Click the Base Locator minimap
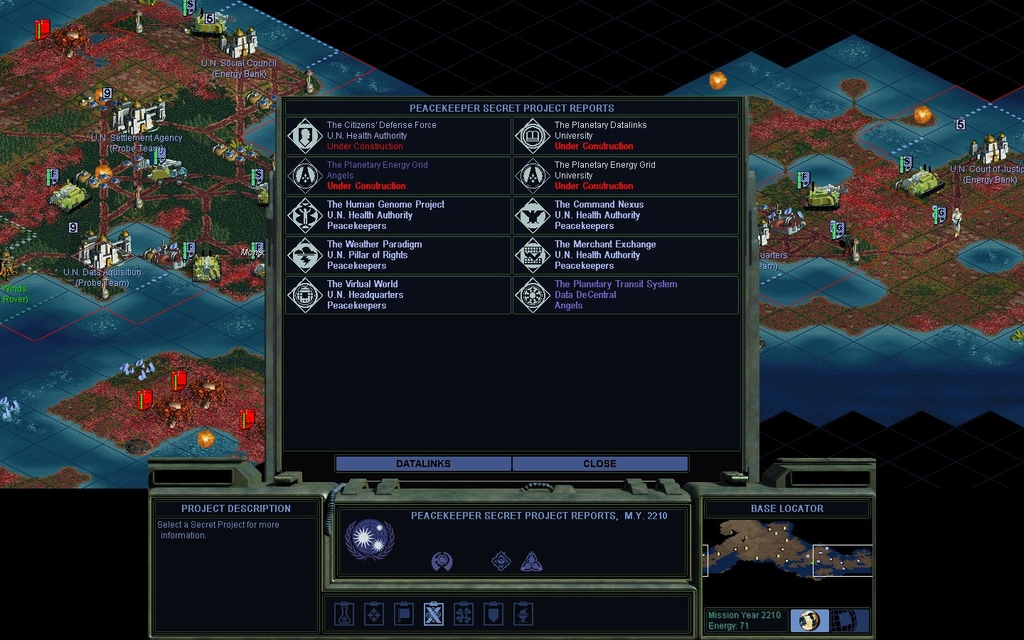 [788, 559]
